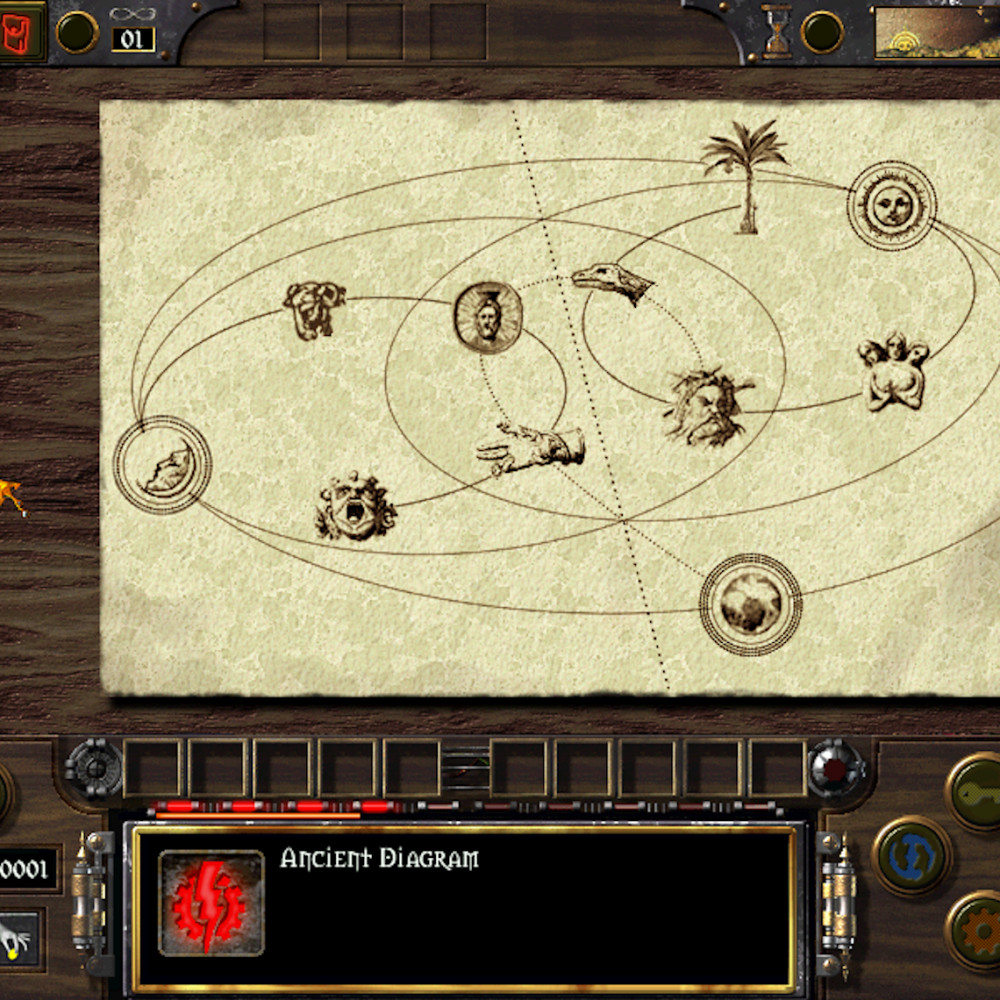
Task: Click the hand holding item icon
Action: (x=19, y=938)
